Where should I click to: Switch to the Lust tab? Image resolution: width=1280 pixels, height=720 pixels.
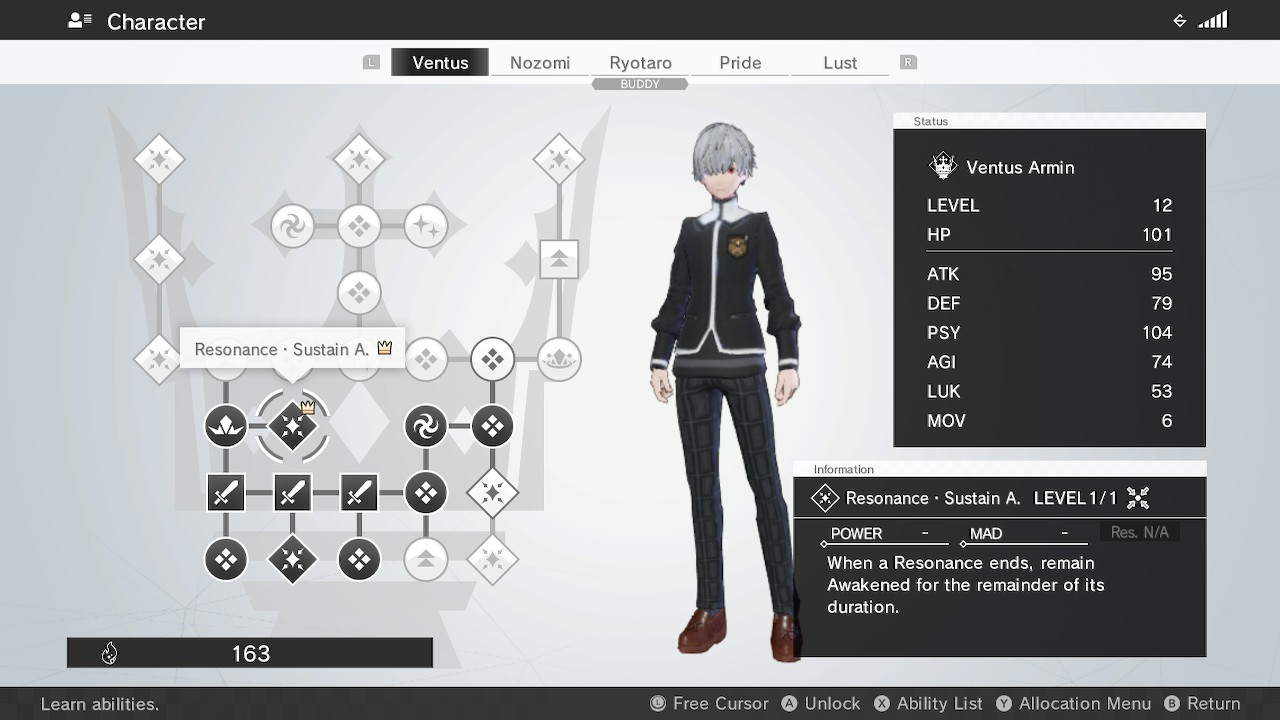pos(840,62)
